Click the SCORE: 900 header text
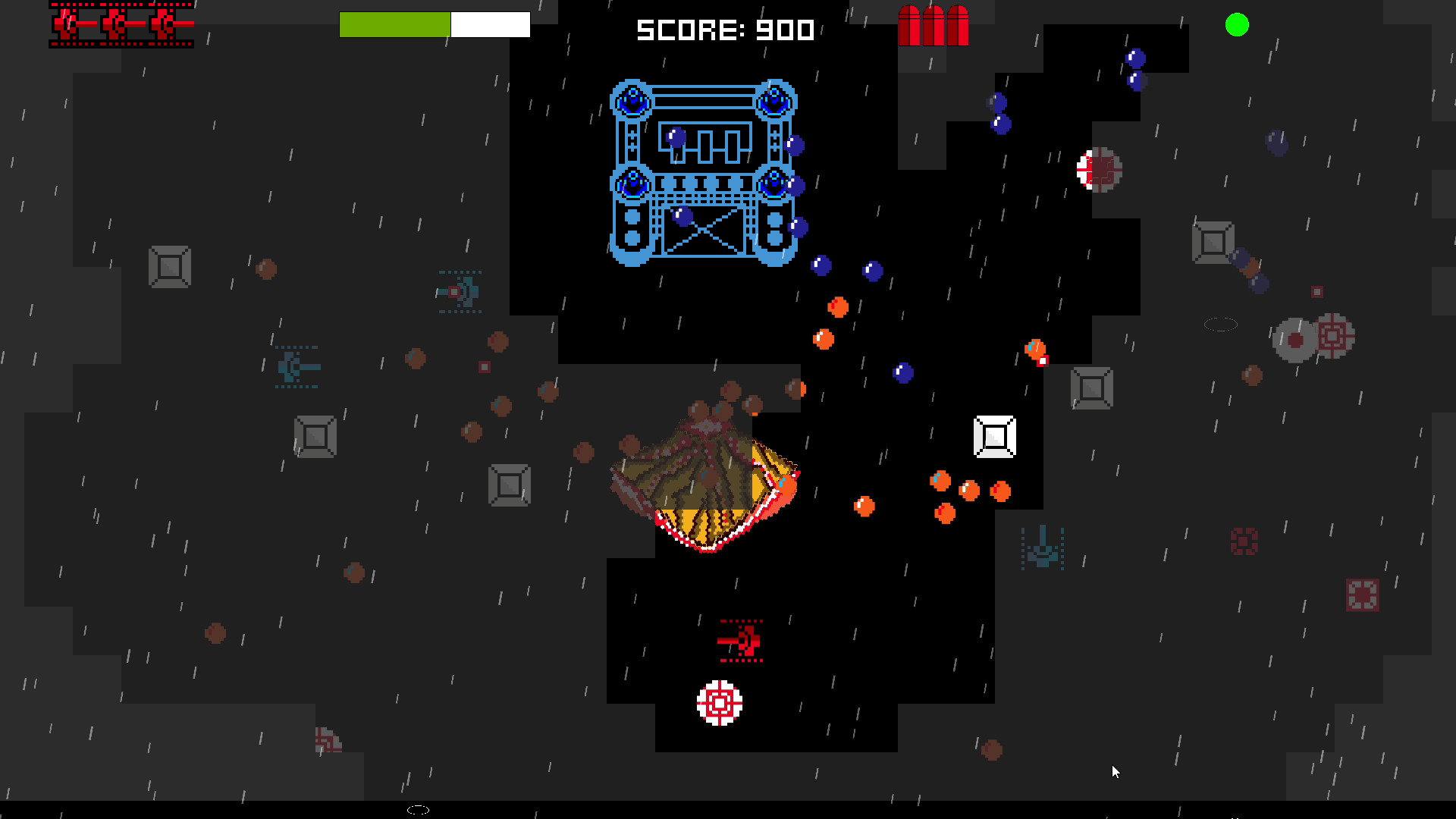The width and height of the screenshot is (1456, 819). click(723, 31)
